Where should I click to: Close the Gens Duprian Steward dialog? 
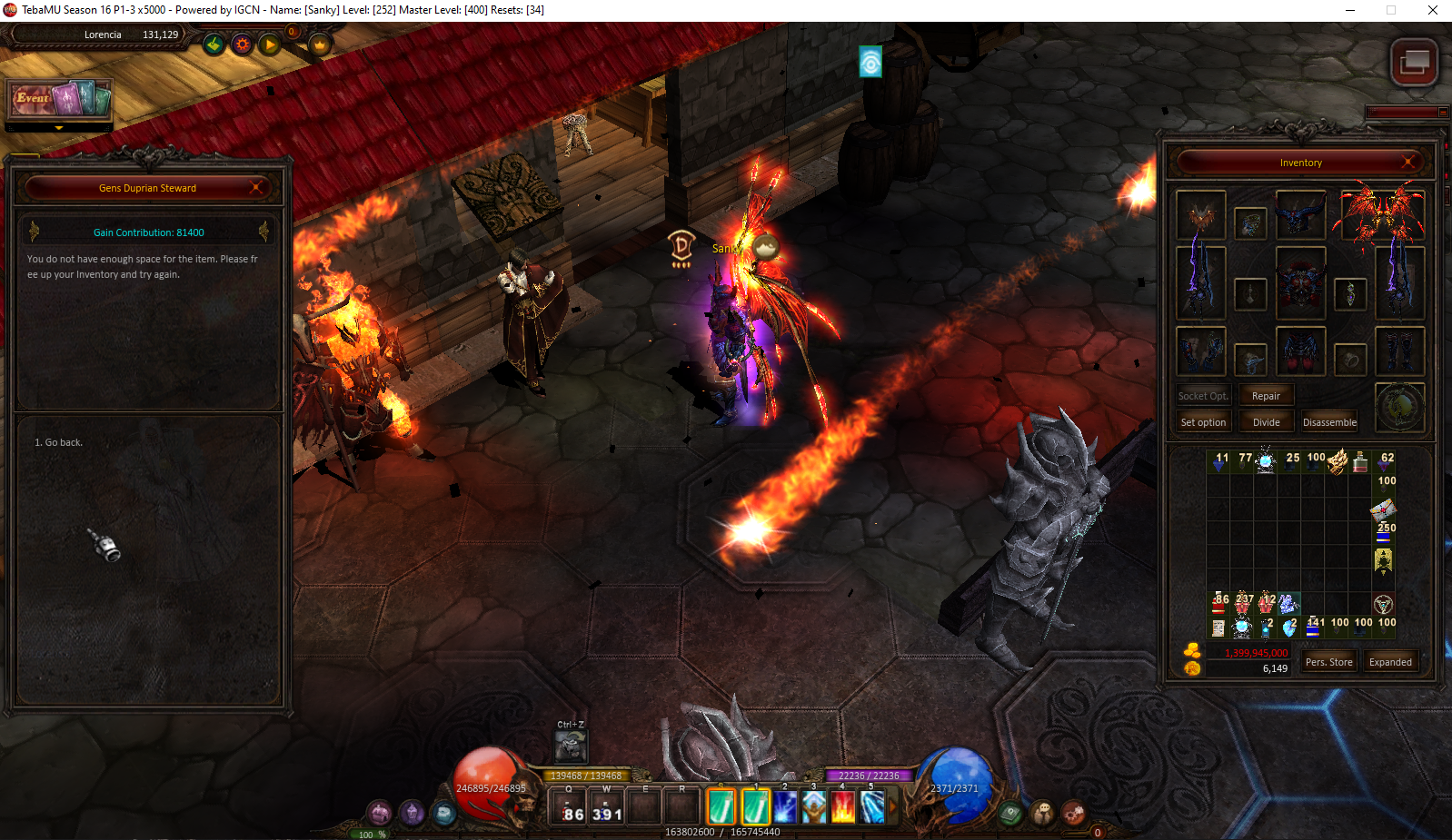(256, 188)
